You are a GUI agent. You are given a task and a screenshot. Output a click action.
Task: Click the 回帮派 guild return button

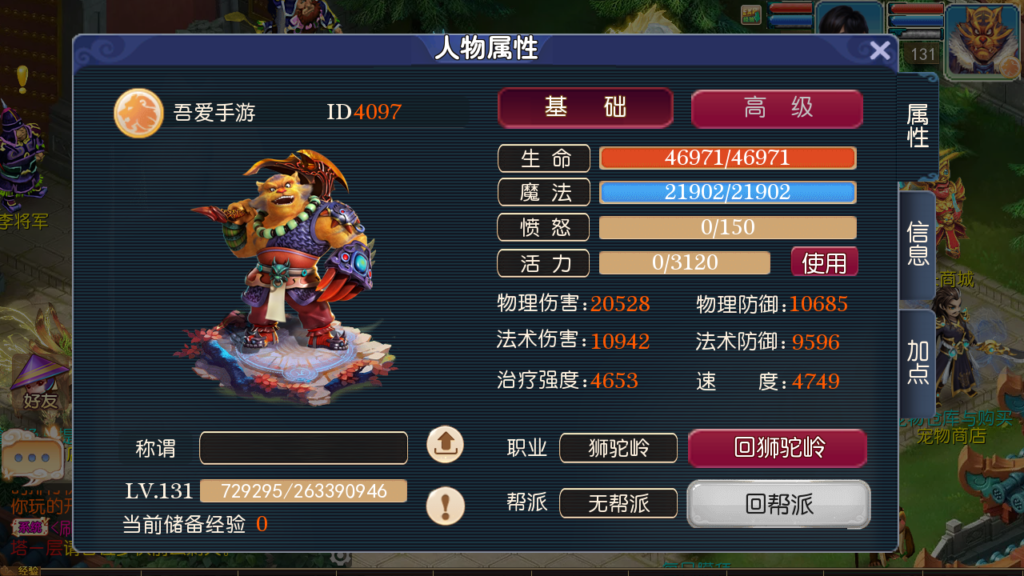pyautogui.click(x=778, y=504)
